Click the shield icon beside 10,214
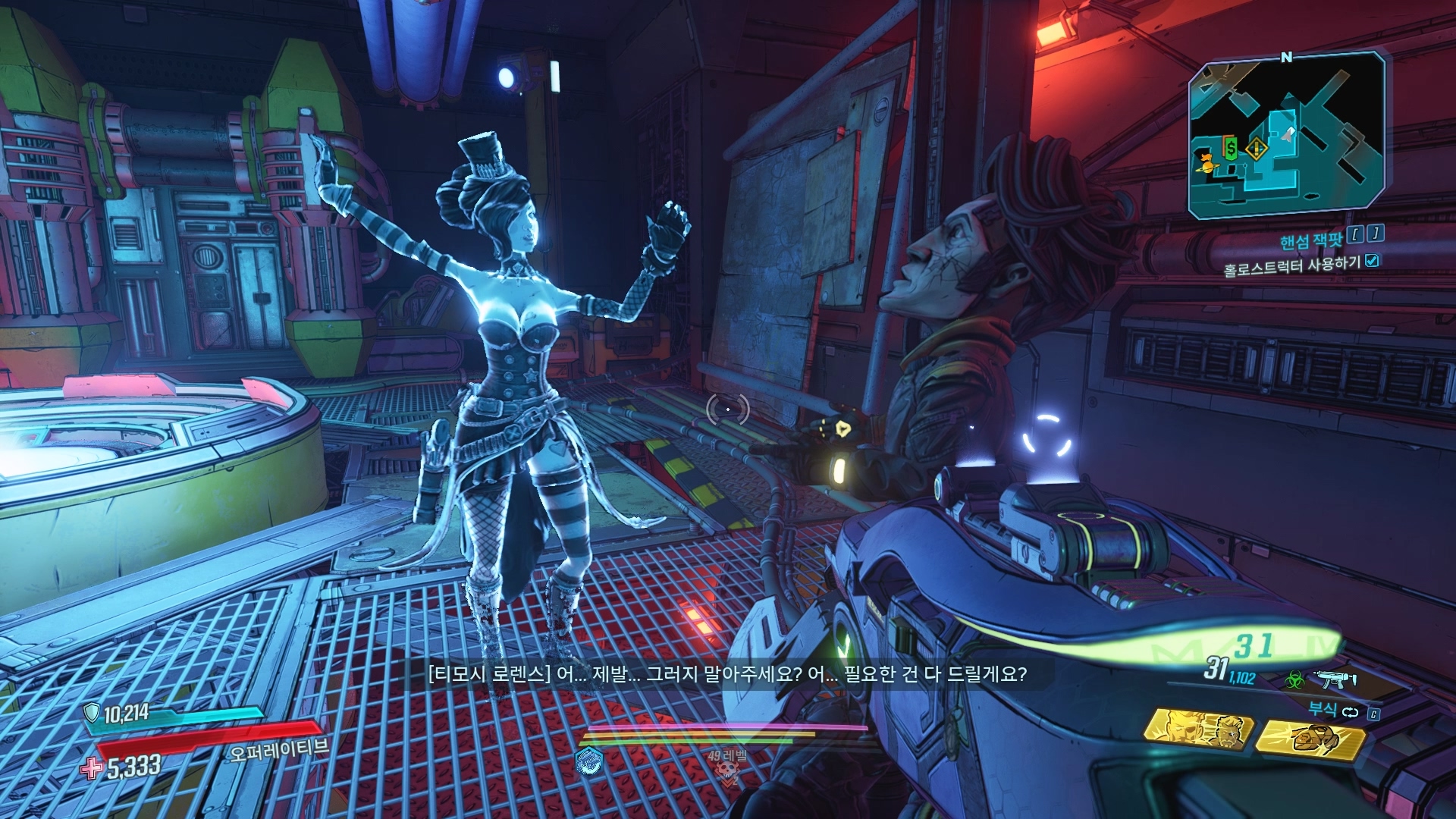The width and height of the screenshot is (1456, 819). click(x=91, y=713)
